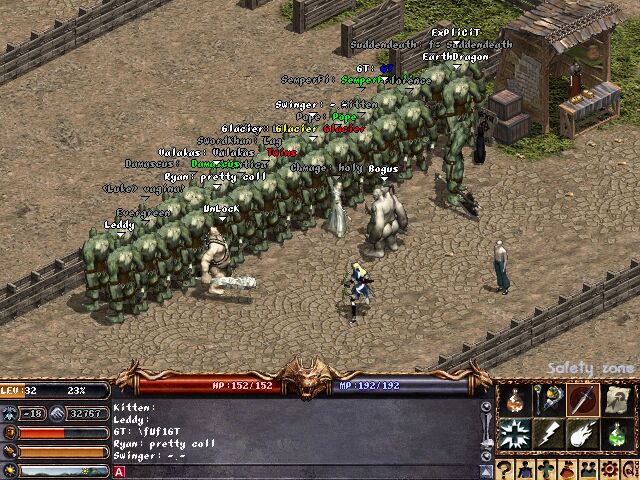Viewport: 640px width, 480px height.
Task: Select the orange potion hotbar slot
Action: 513,401
